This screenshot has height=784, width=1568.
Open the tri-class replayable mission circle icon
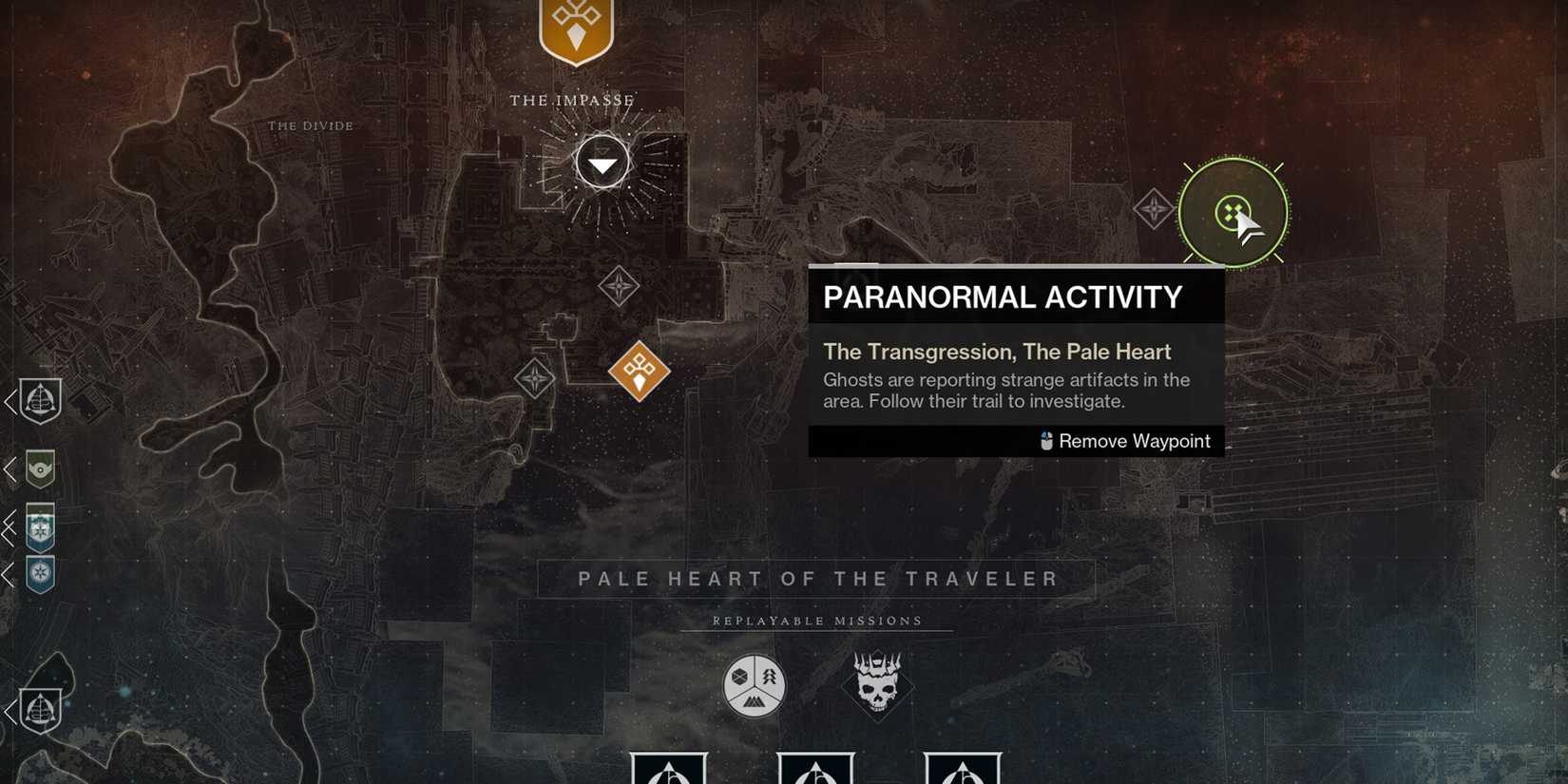click(x=752, y=682)
